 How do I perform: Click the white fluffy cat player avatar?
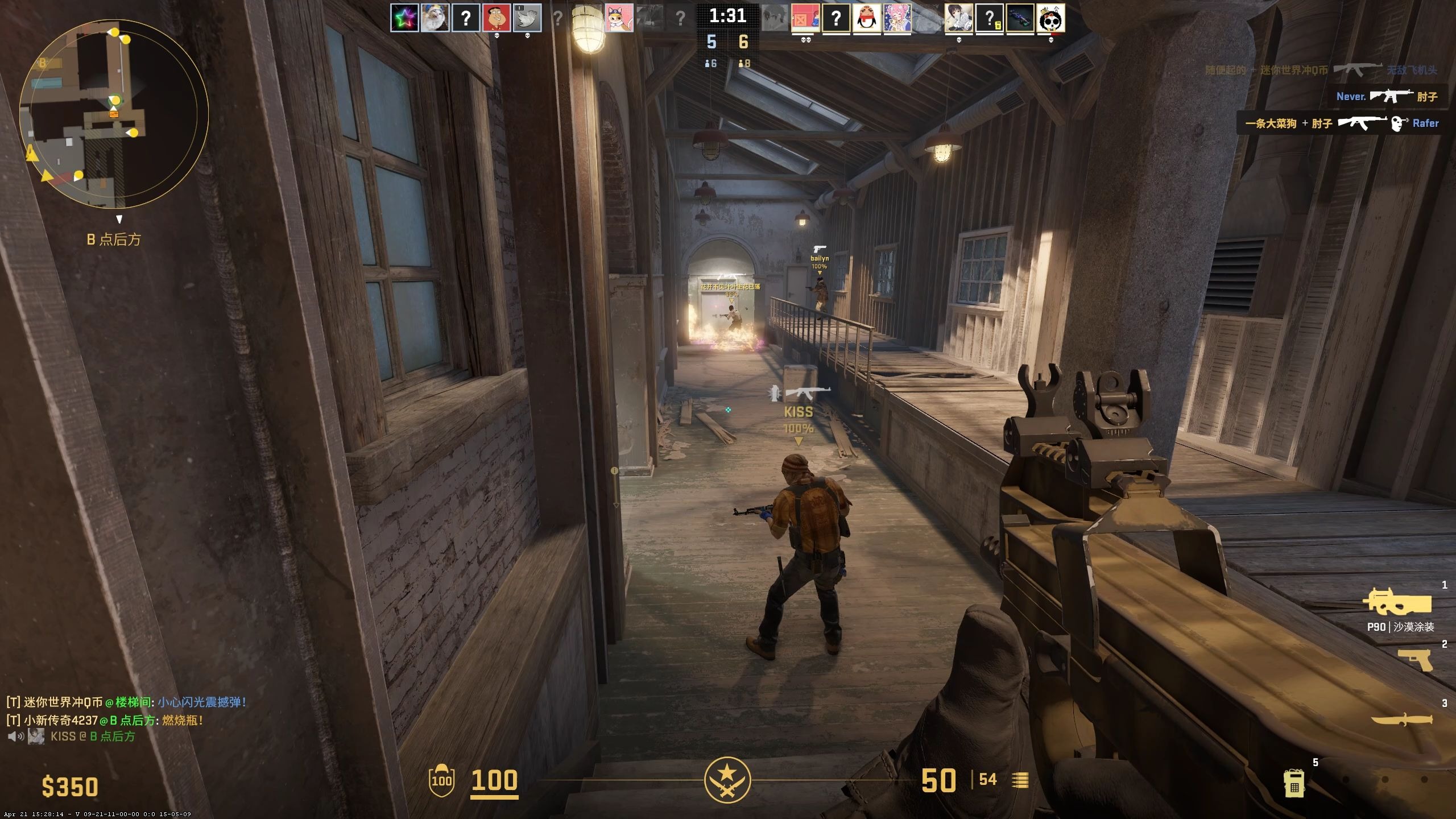(x=435, y=18)
